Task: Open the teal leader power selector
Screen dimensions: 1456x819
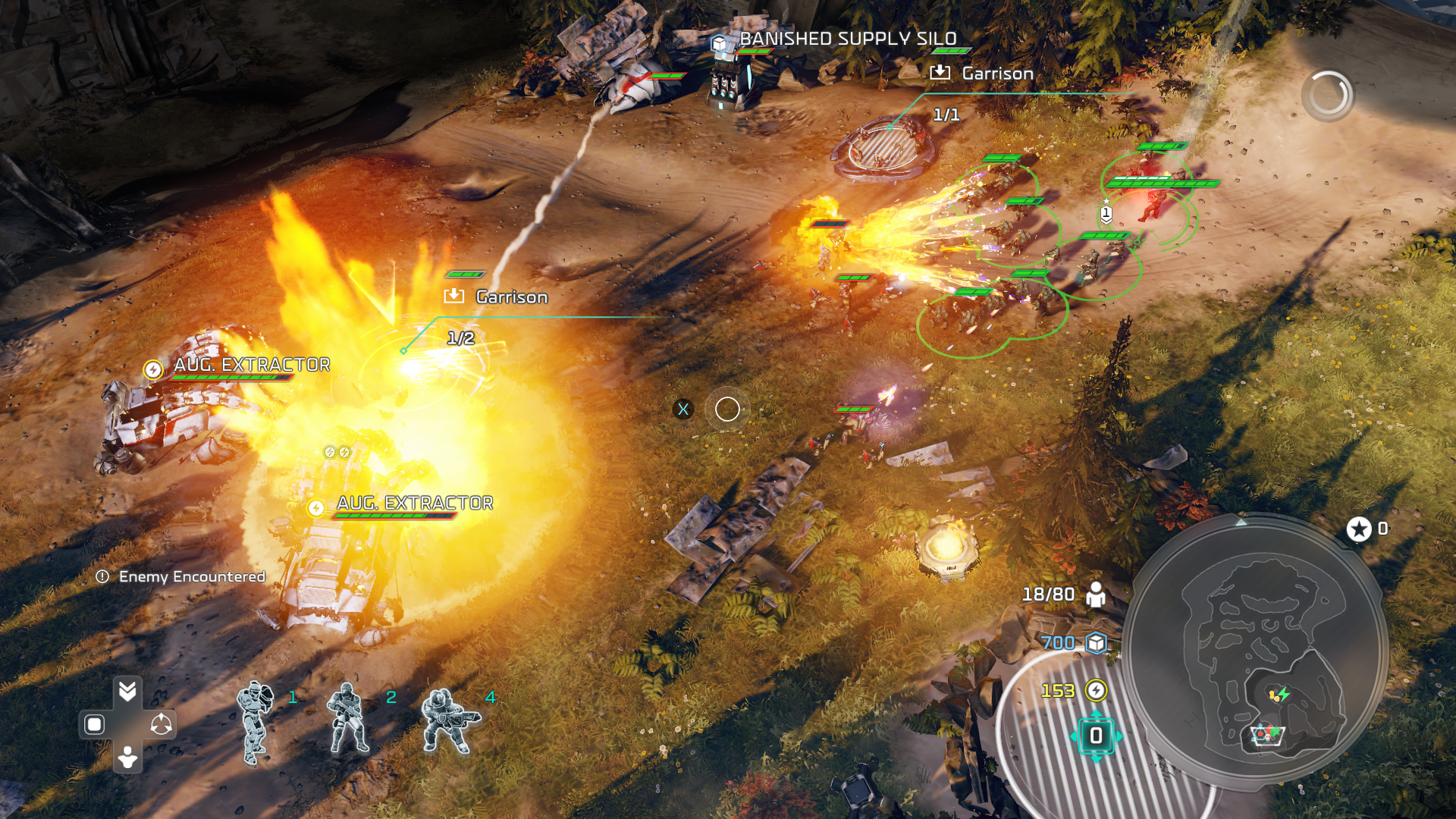Action: 1096,736
